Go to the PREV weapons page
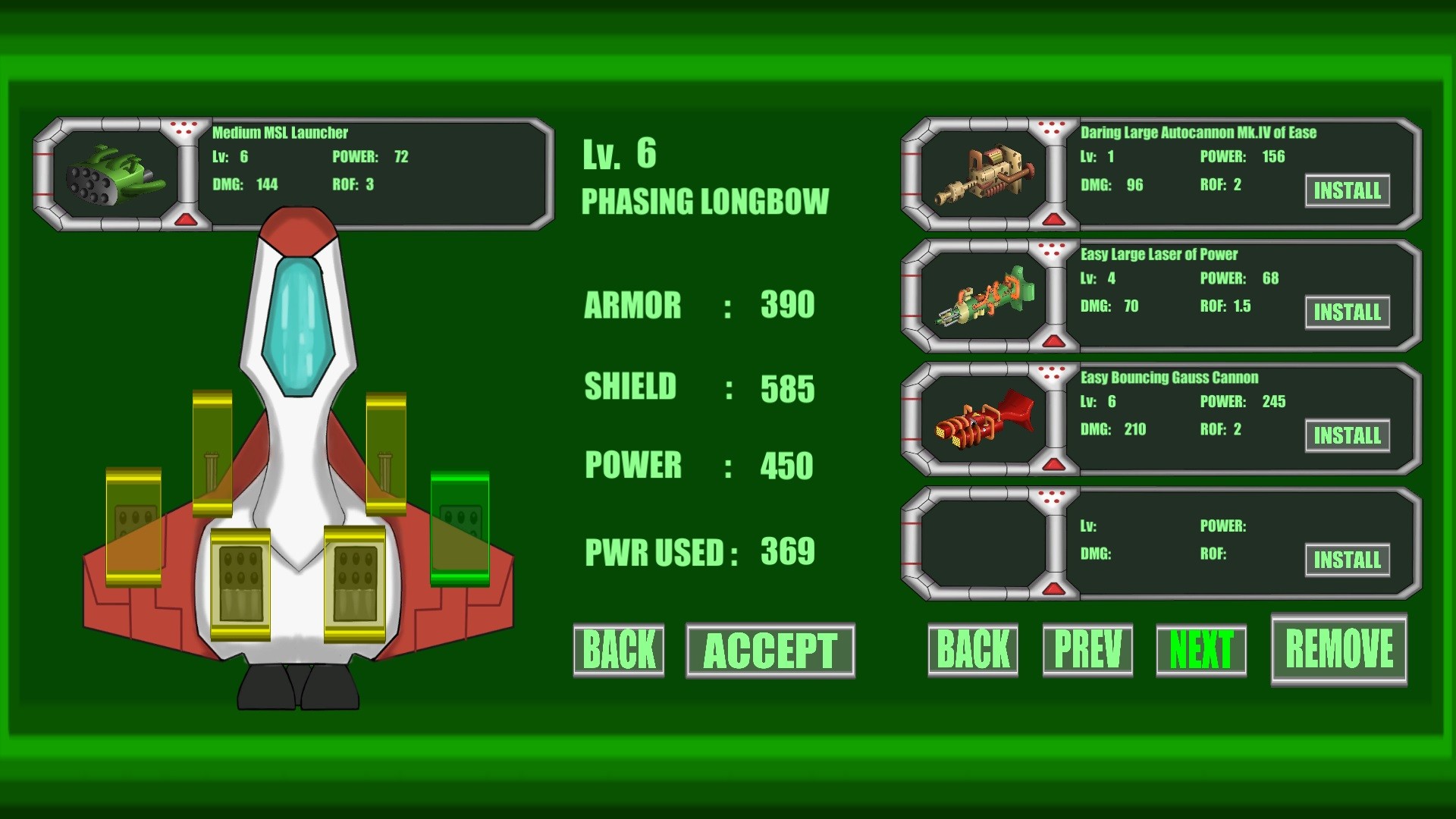1456x819 pixels. tap(1087, 648)
